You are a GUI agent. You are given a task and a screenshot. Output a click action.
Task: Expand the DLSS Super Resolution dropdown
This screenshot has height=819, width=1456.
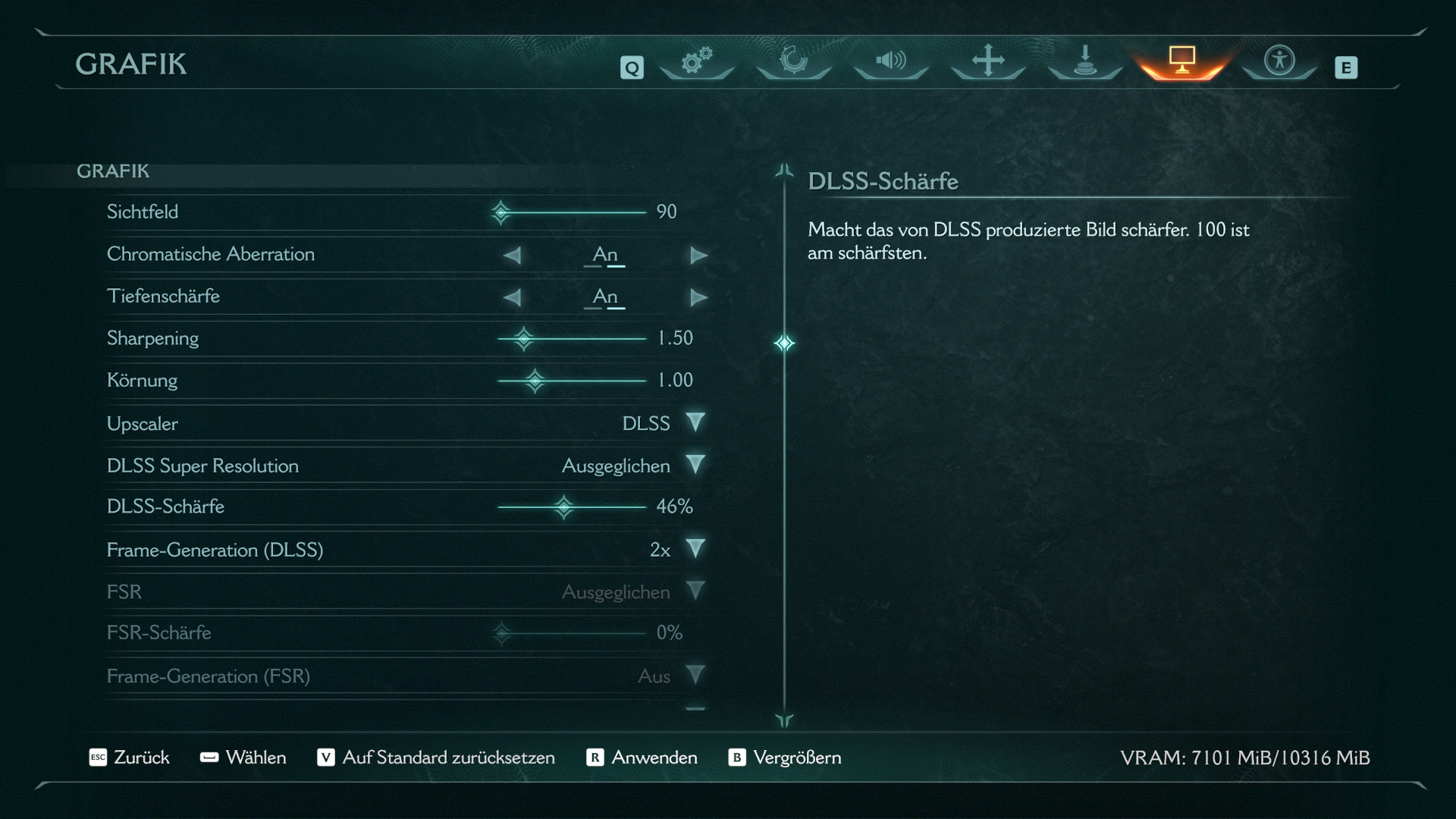695,465
